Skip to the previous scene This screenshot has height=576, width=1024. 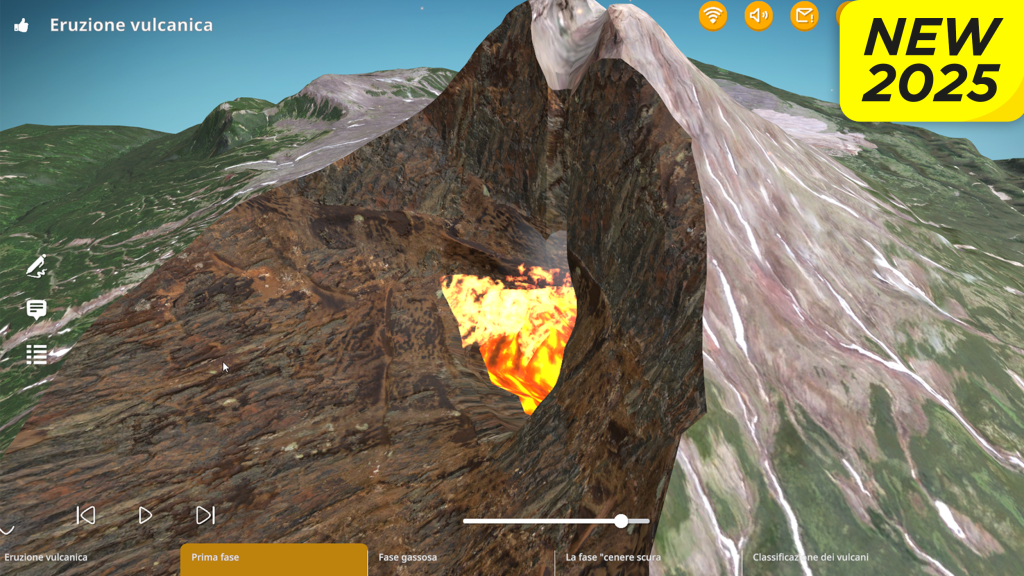coord(86,515)
